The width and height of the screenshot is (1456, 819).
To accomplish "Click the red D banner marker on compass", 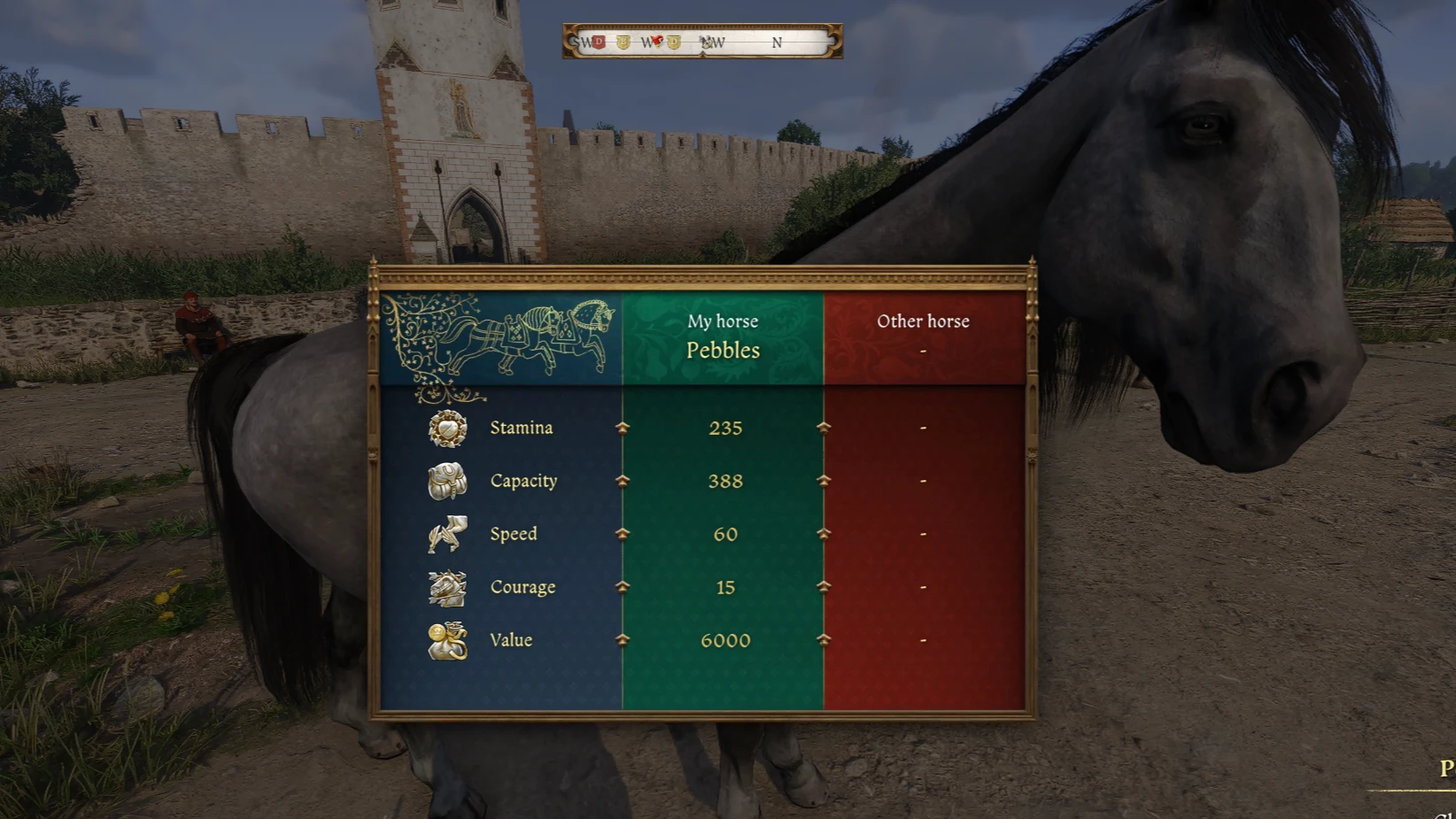I will [598, 42].
